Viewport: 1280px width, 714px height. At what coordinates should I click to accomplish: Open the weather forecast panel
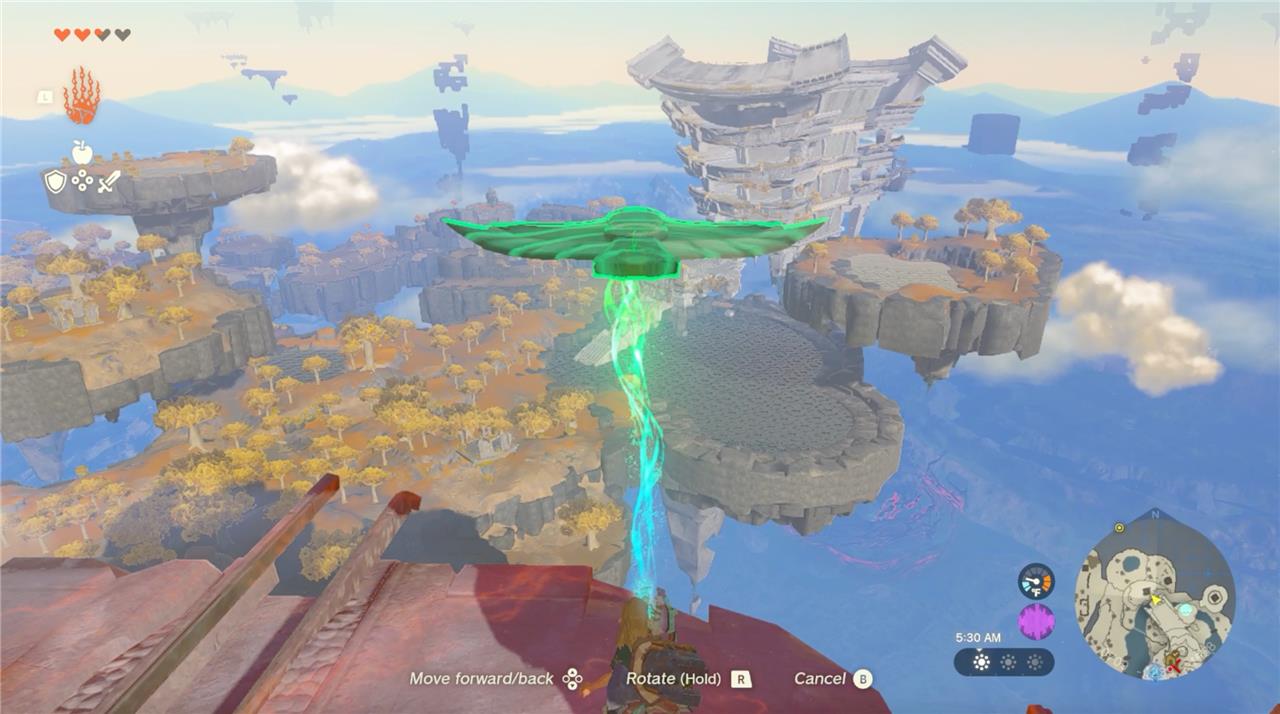pyautogui.click(x=1003, y=662)
